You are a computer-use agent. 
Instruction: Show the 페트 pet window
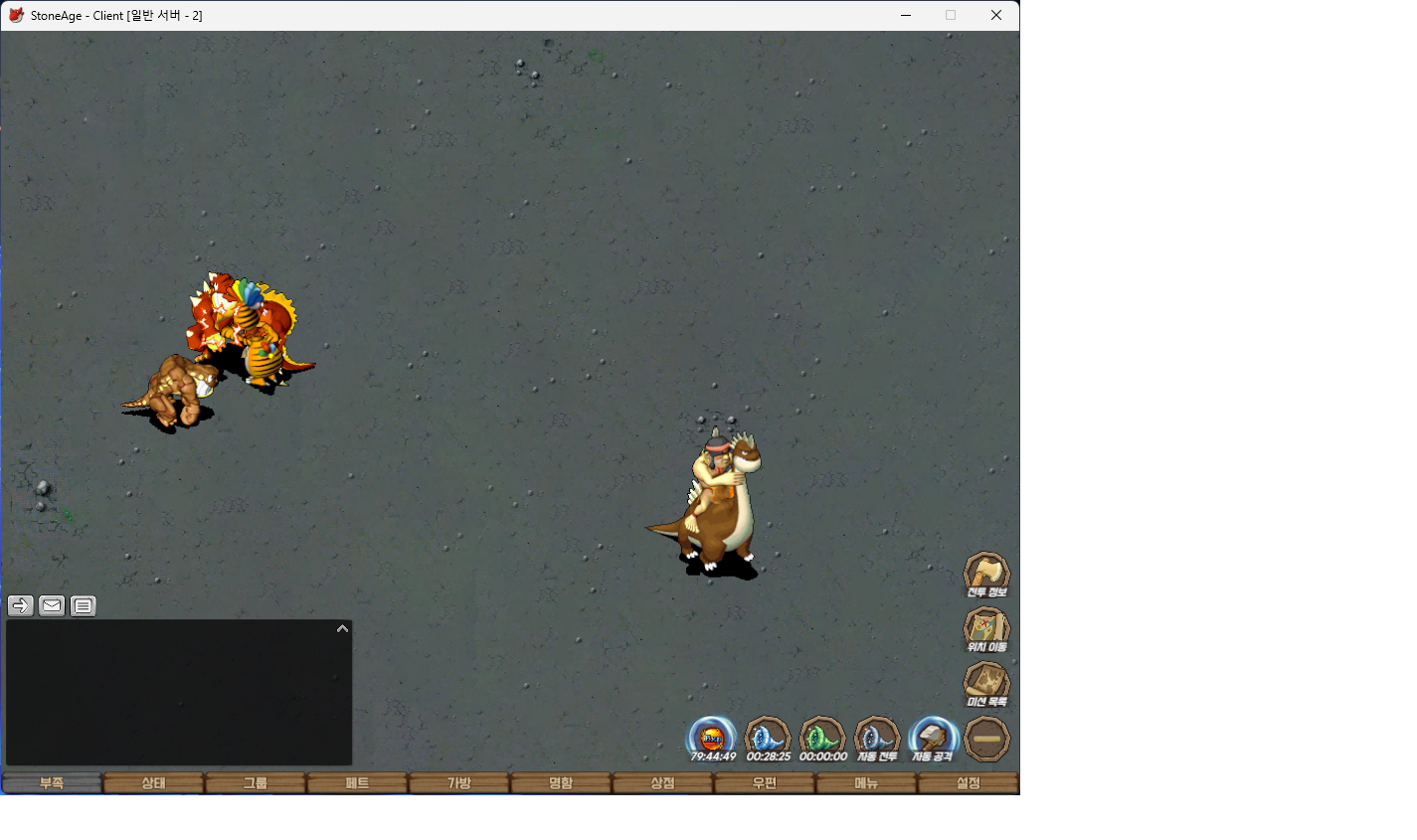pos(357,783)
